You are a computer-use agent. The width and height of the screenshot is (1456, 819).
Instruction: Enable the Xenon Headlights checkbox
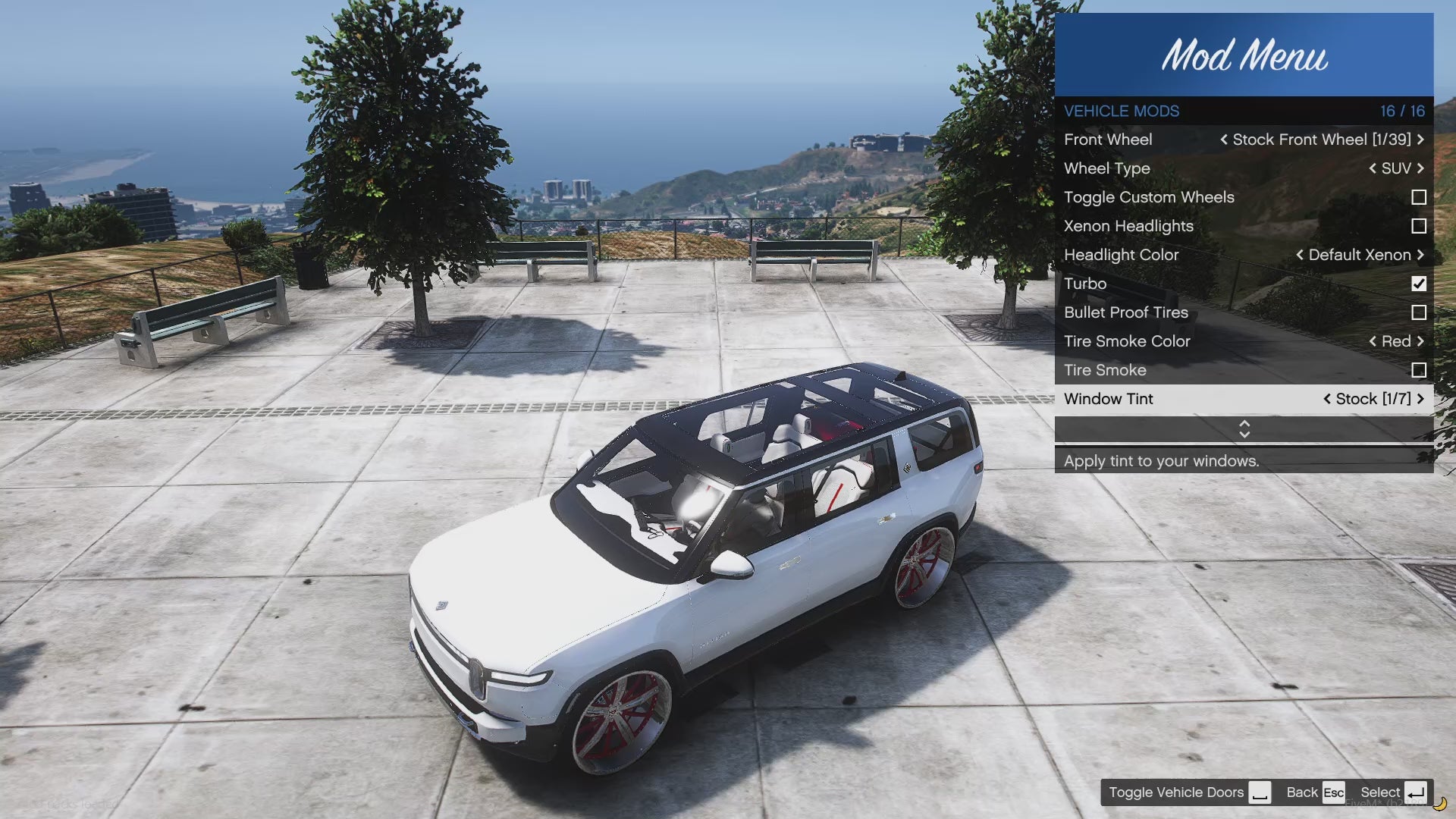click(x=1419, y=226)
